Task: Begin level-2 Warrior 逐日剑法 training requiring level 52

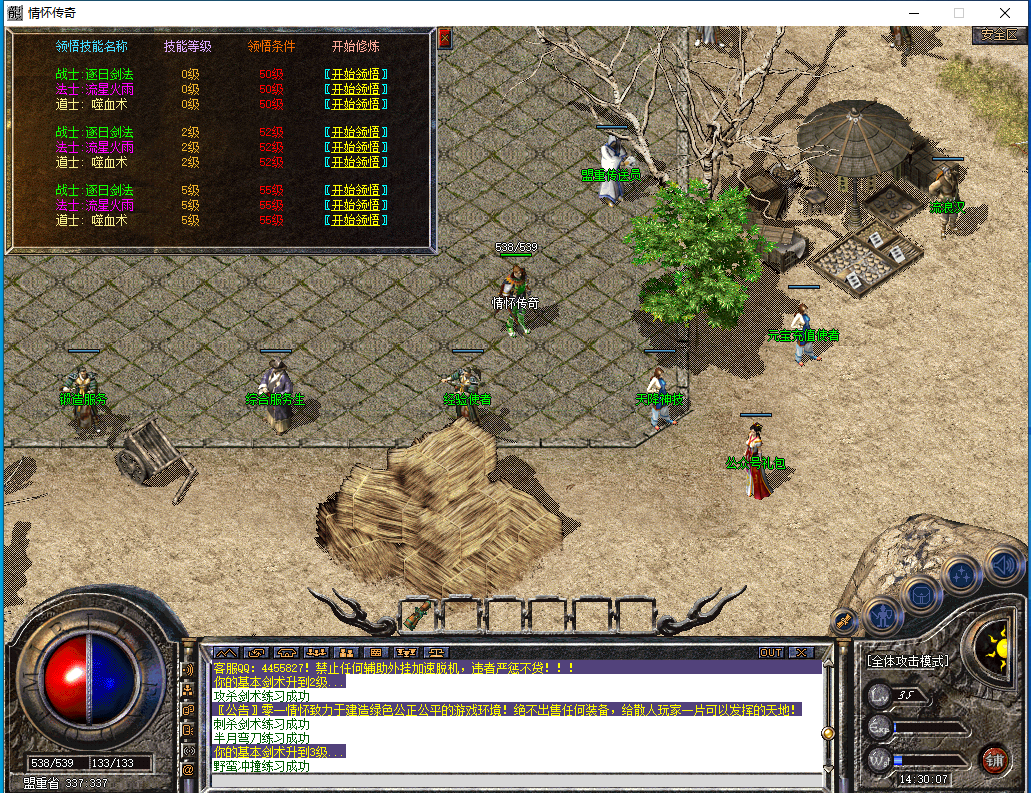Action: click(355, 132)
